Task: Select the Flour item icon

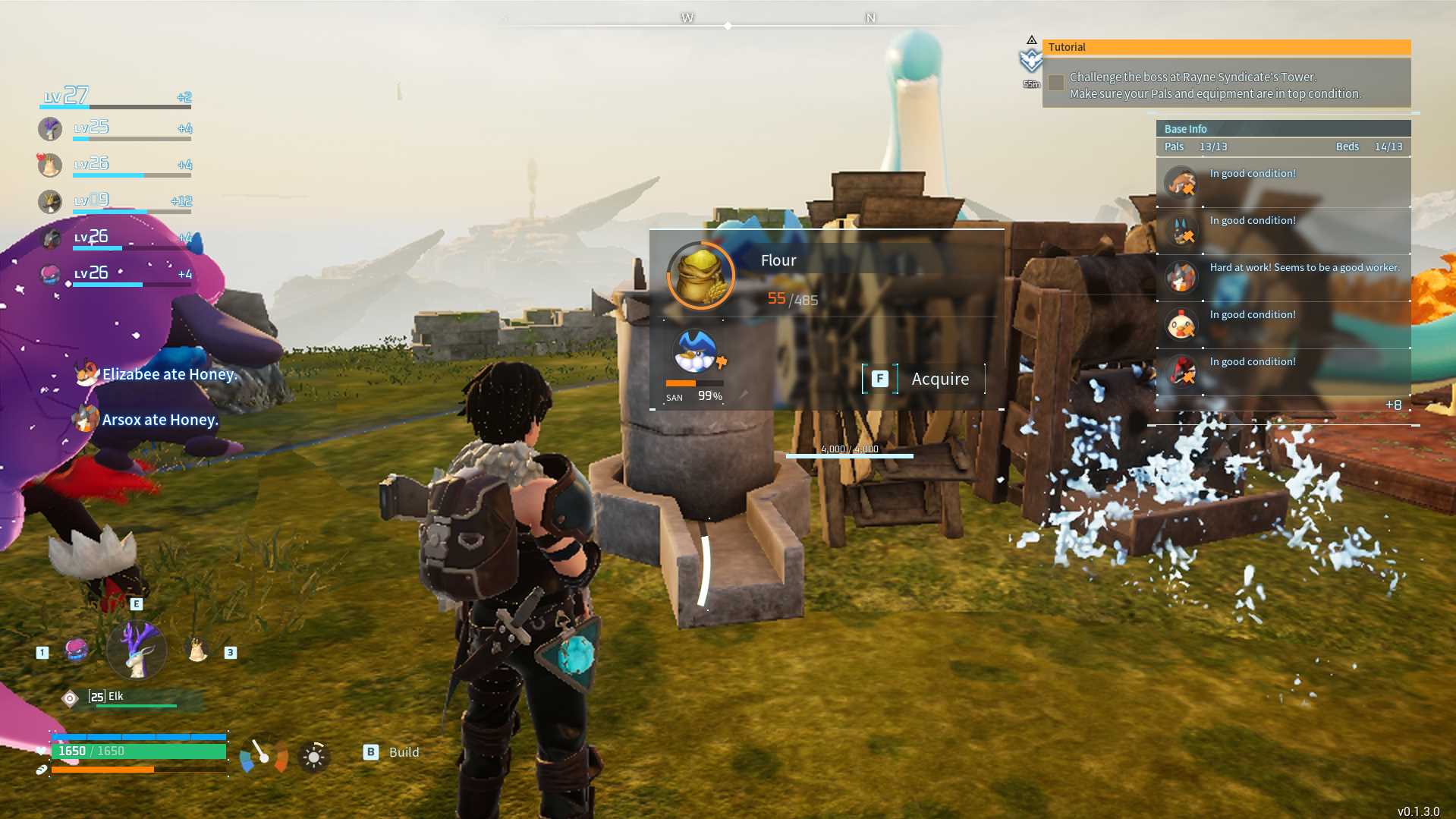Action: pos(700,275)
